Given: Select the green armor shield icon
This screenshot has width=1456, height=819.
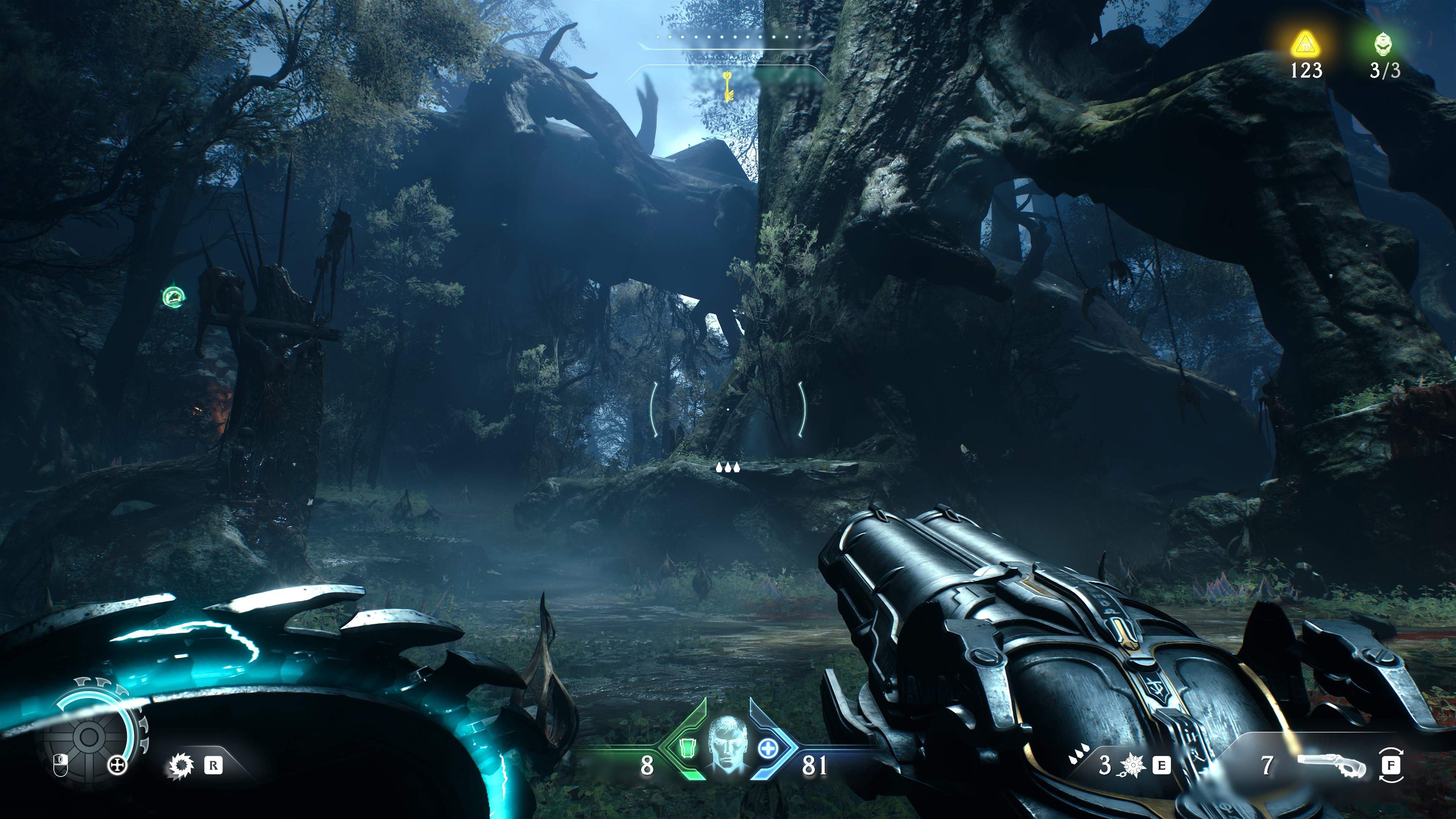Looking at the screenshot, I should pyautogui.click(x=687, y=749).
